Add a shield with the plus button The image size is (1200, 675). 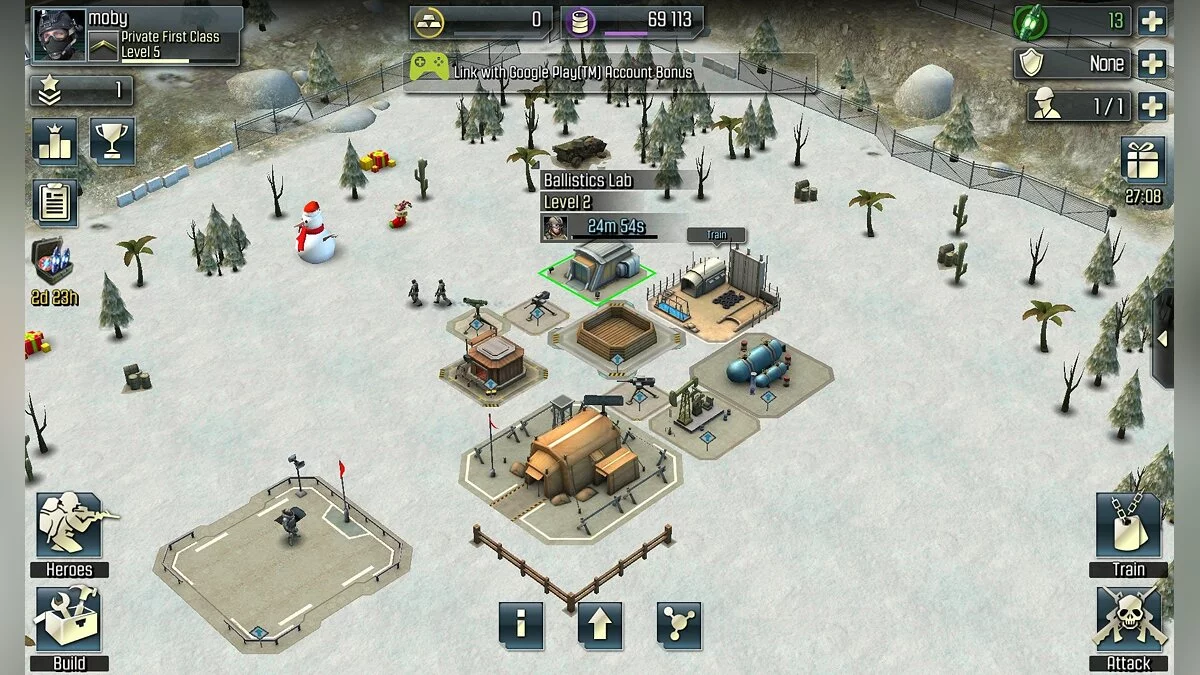click(1152, 63)
